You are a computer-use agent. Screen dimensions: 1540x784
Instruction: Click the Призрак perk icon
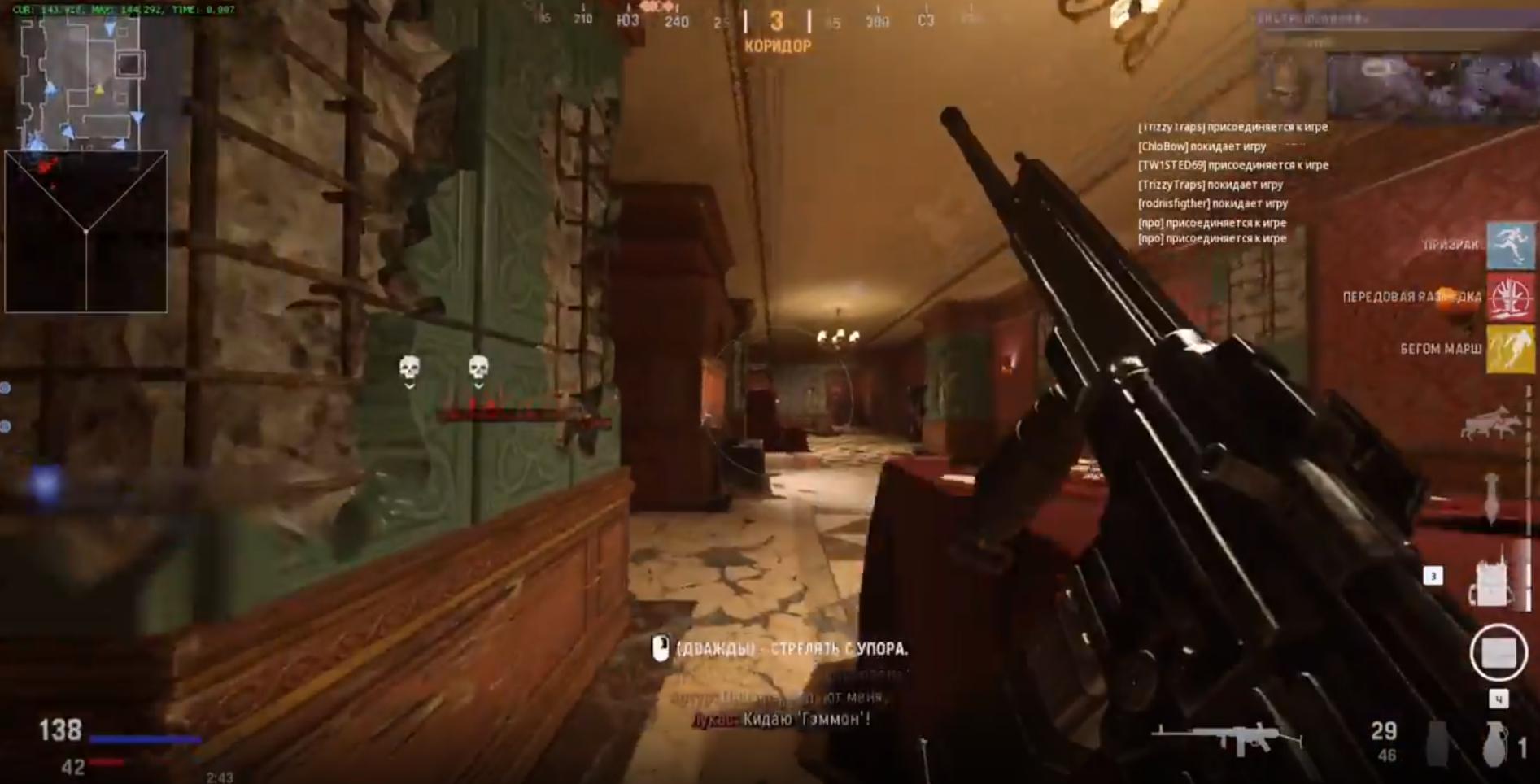1511,244
